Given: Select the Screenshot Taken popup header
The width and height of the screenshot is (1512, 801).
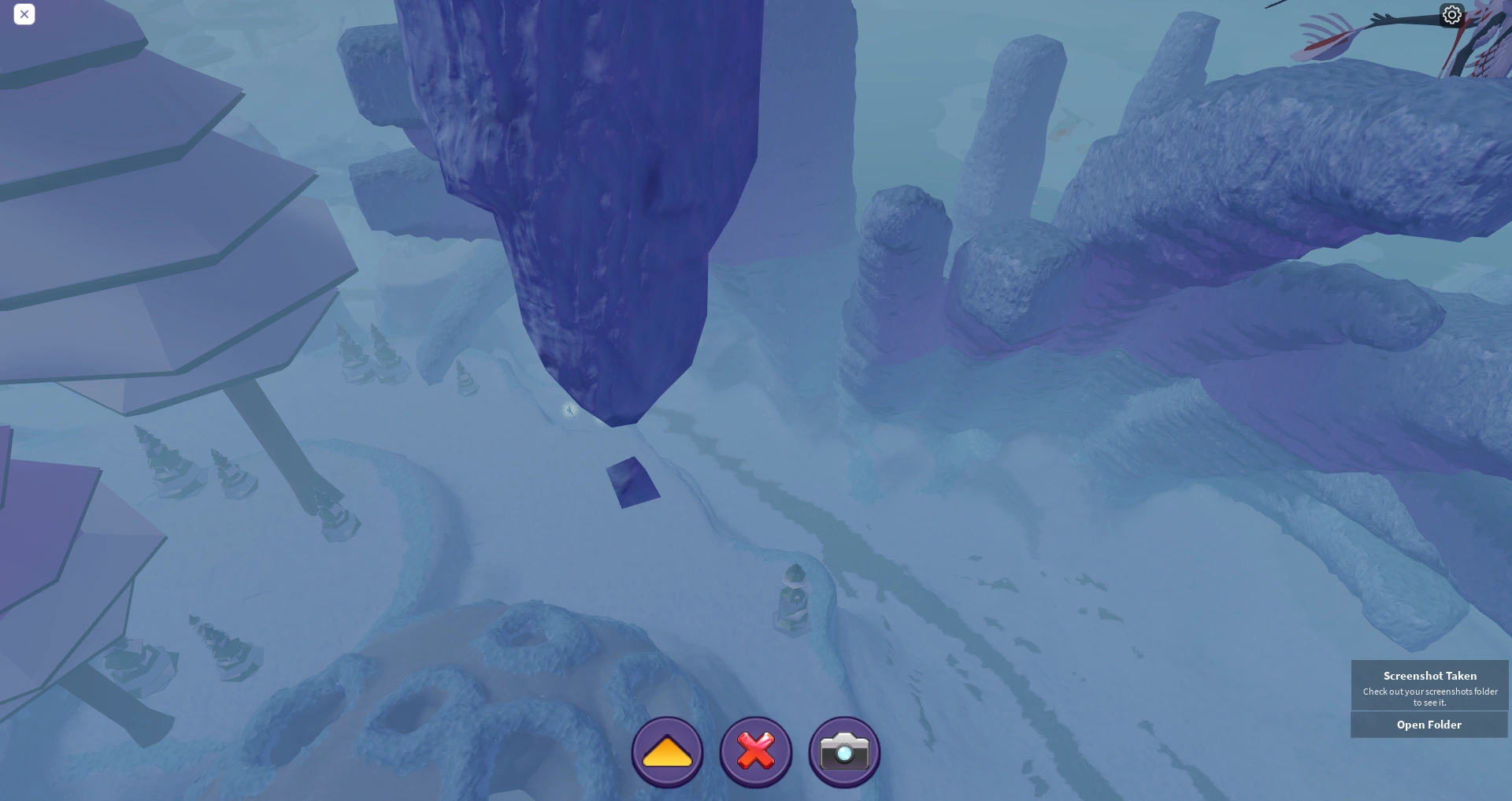Looking at the screenshot, I should pos(1429,676).
